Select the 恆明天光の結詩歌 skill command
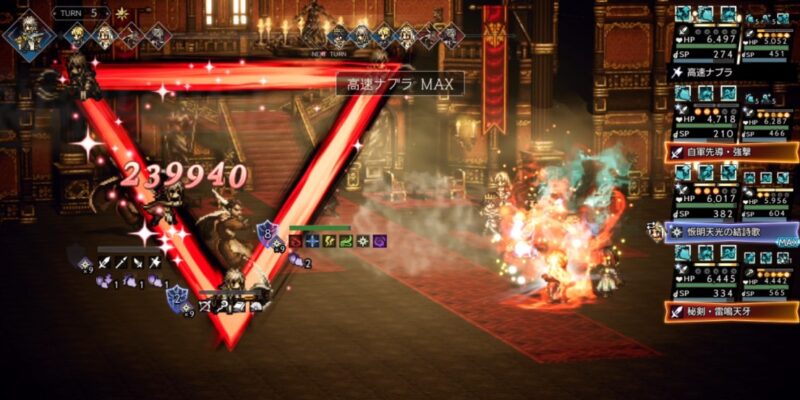Image resolution: width=800 pixels, height=400 pixels. tap(732, 231)
